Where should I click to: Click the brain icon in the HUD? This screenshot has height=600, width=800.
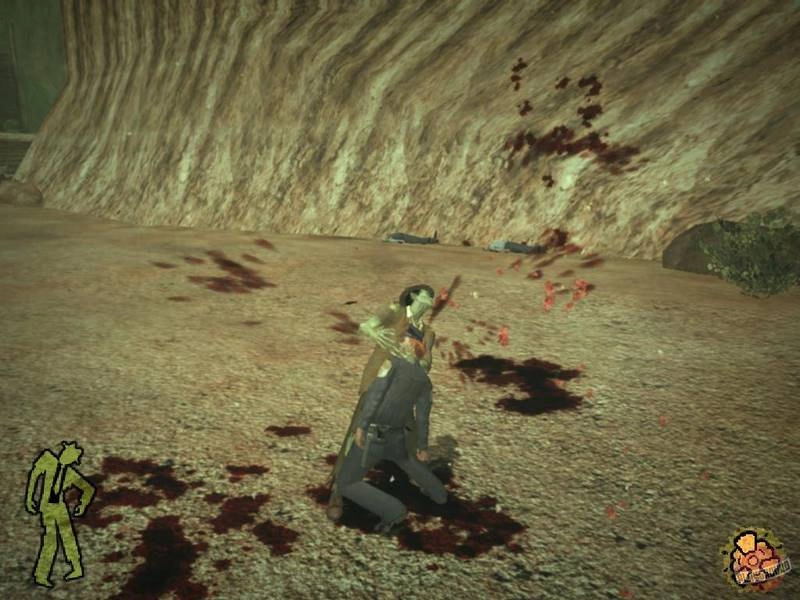click(755, 555)
